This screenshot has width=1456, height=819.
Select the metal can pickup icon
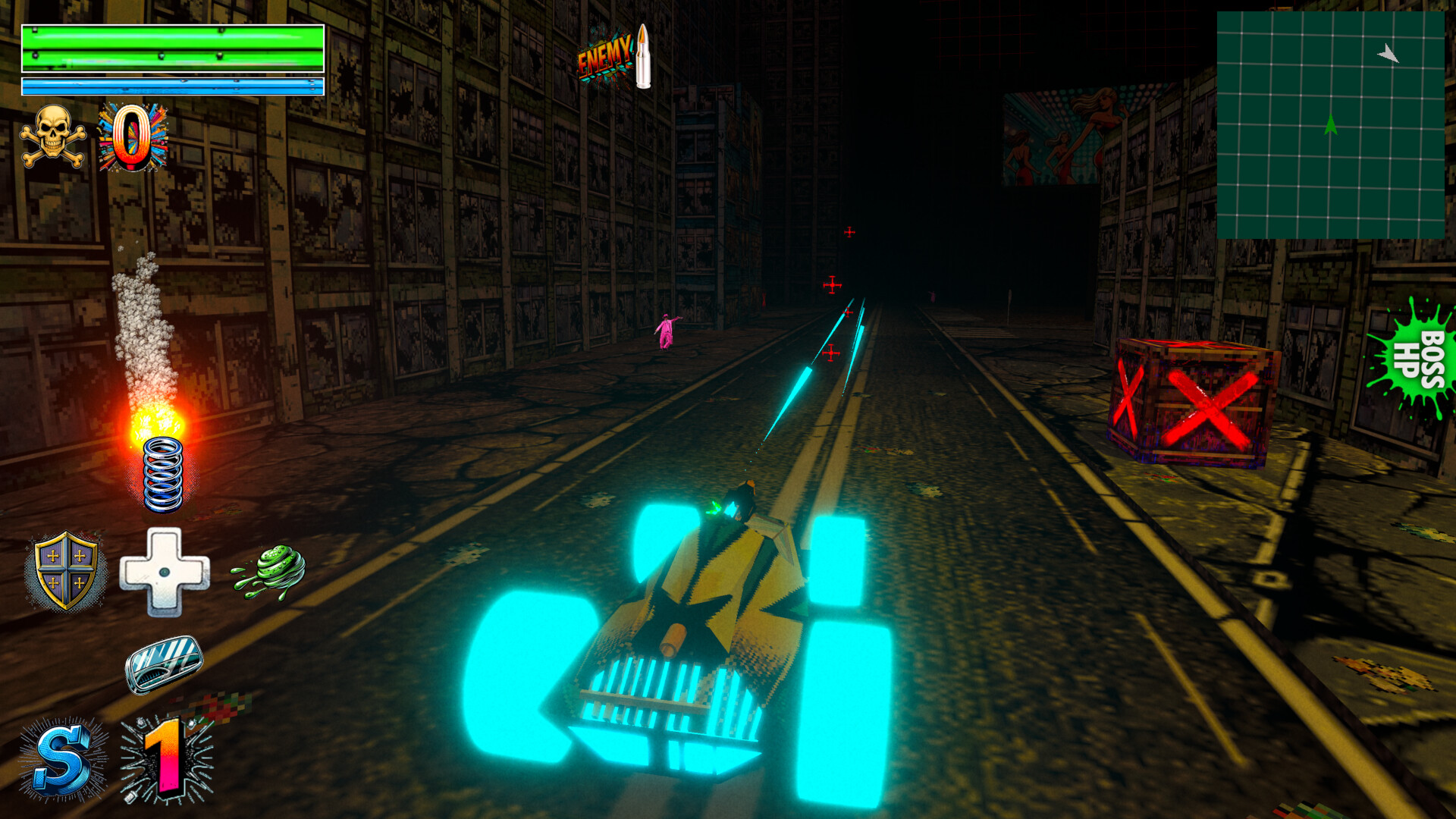[x=165, y=664]
